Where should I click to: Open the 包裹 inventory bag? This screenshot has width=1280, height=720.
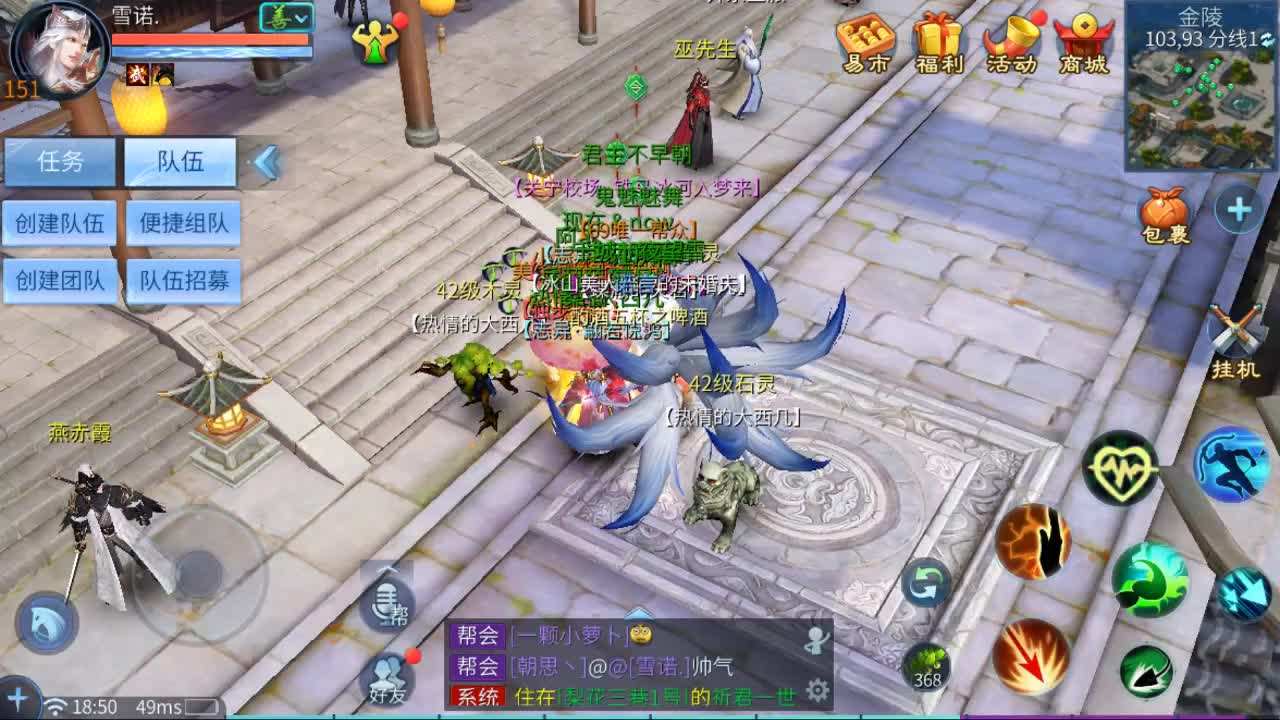point(1163,213)
